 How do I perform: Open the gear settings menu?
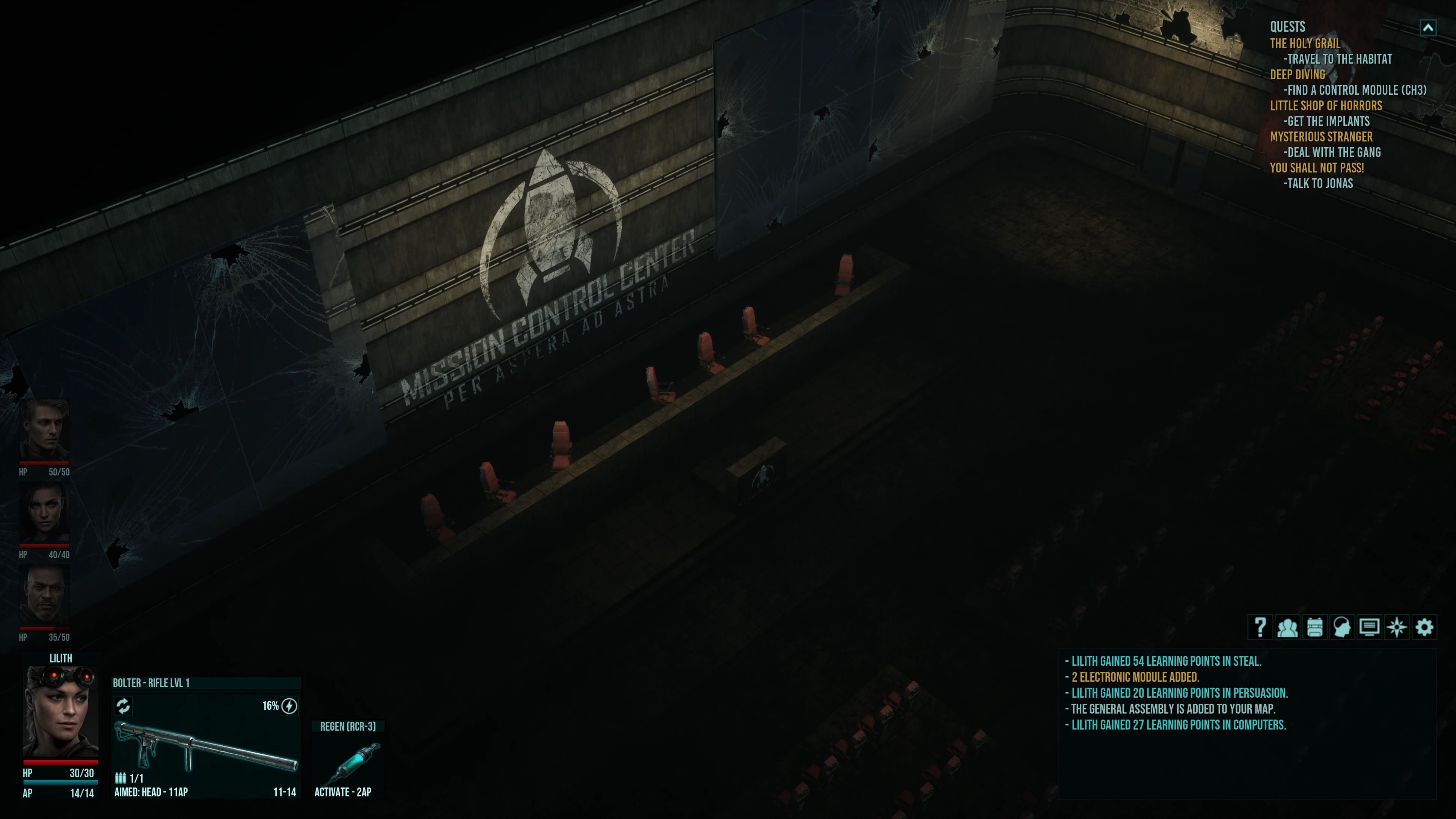pyautogui.click(x=1424, y=627)
